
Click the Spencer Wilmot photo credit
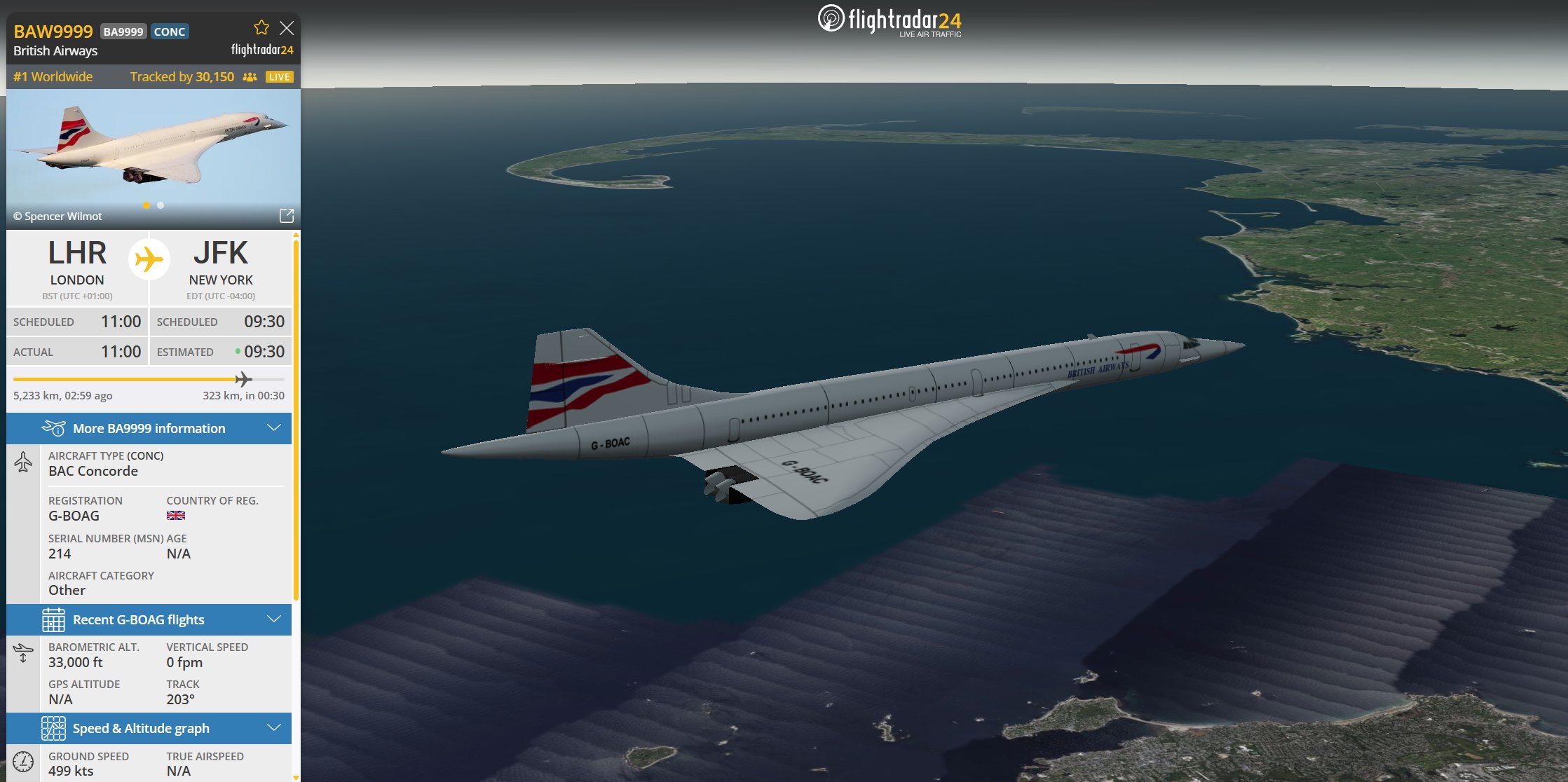point(57,216)
